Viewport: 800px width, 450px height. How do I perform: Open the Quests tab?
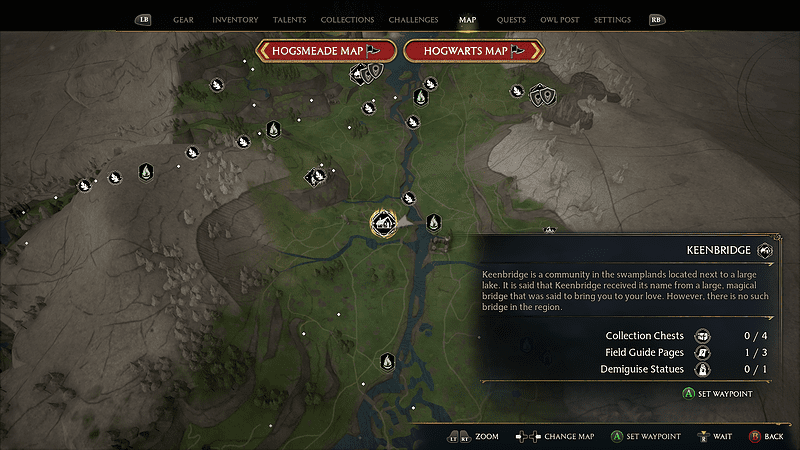tap(511, 19)
